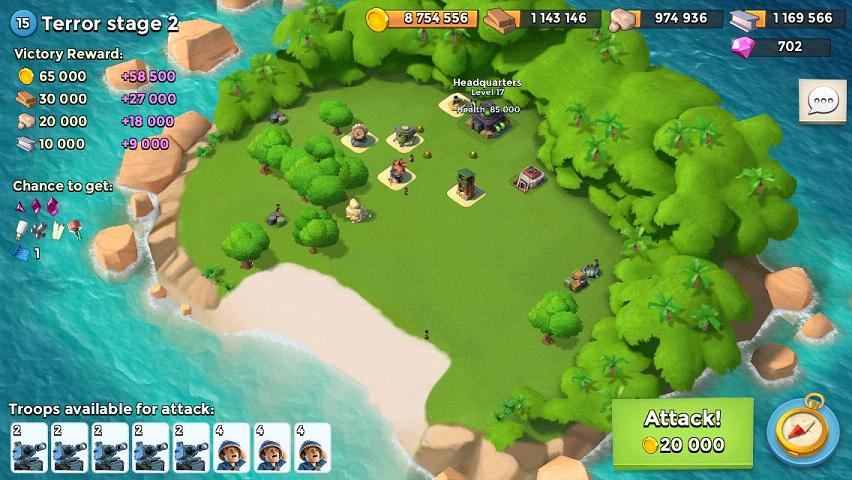The image size is (852, 480).
Task: Open the diamond shop from the gem counter
Action: coord(780,46)
